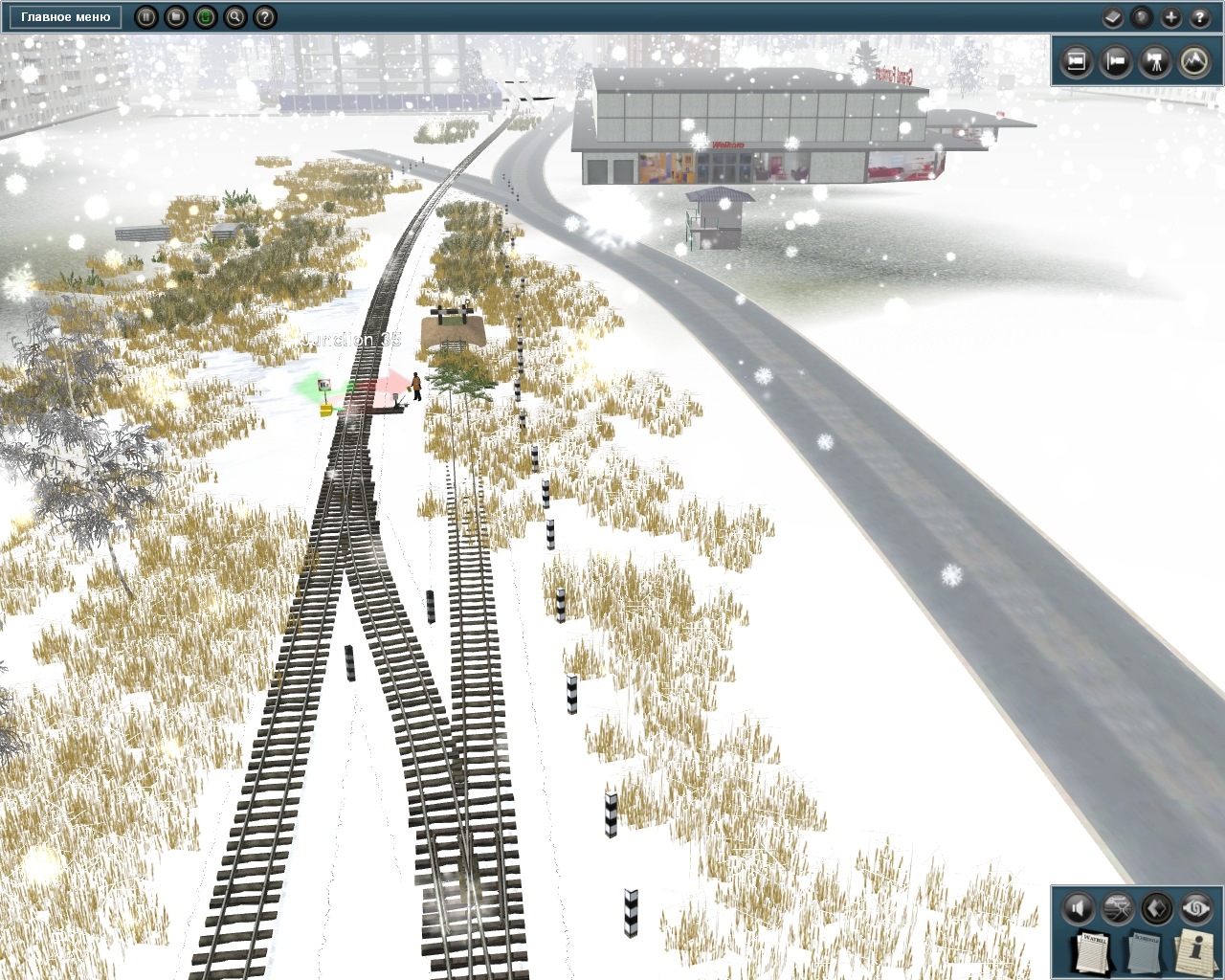Screen dimensions: 1225x980
Task: Click the tilted sheet icon button
Action: (x=1112, y=17)
